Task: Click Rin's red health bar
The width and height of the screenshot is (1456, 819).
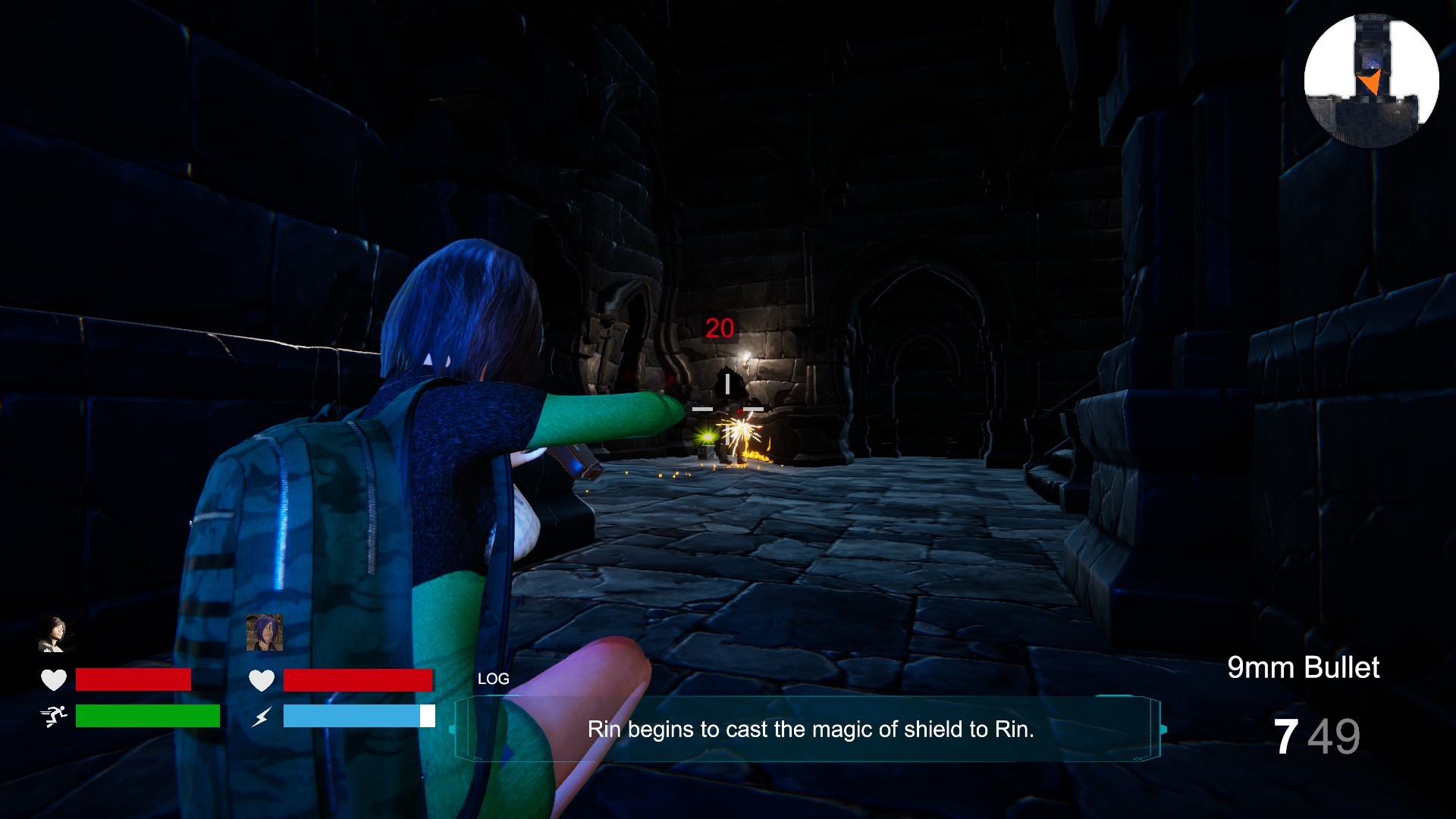Action: [356, 680]
